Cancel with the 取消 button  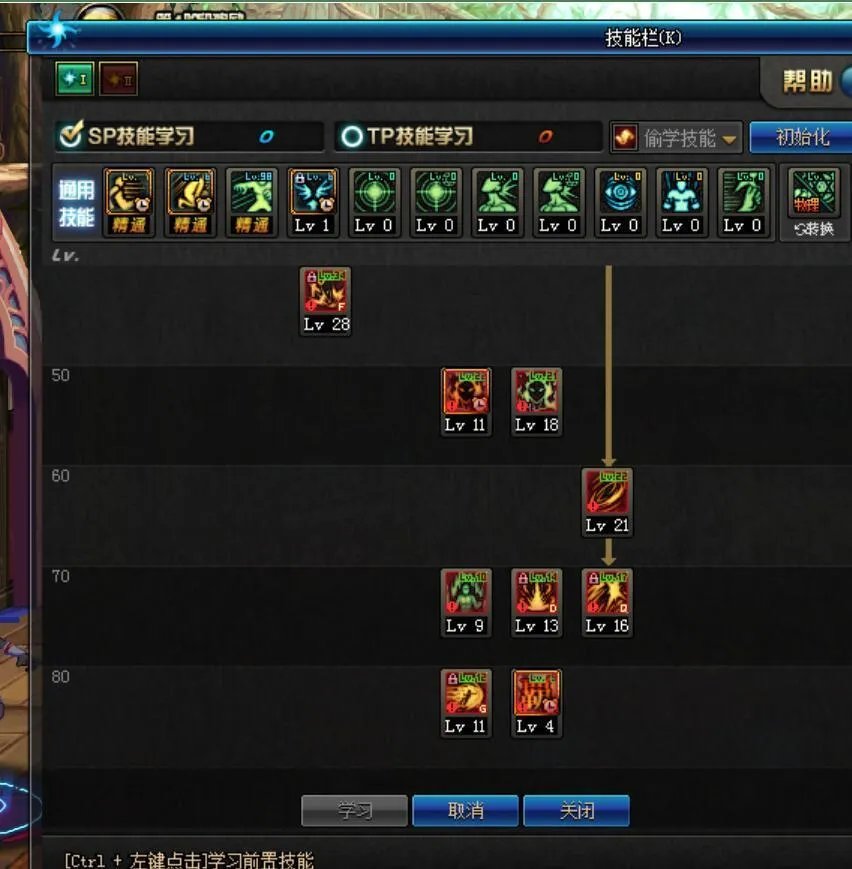(x=465, y=810)
